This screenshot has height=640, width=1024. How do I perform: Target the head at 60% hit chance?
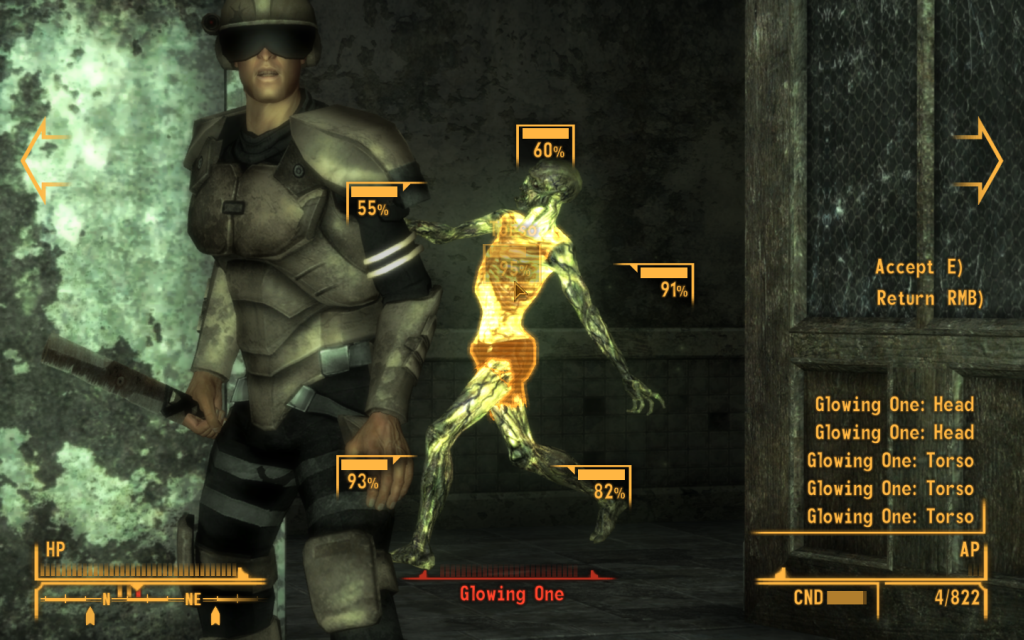point(545,145)
